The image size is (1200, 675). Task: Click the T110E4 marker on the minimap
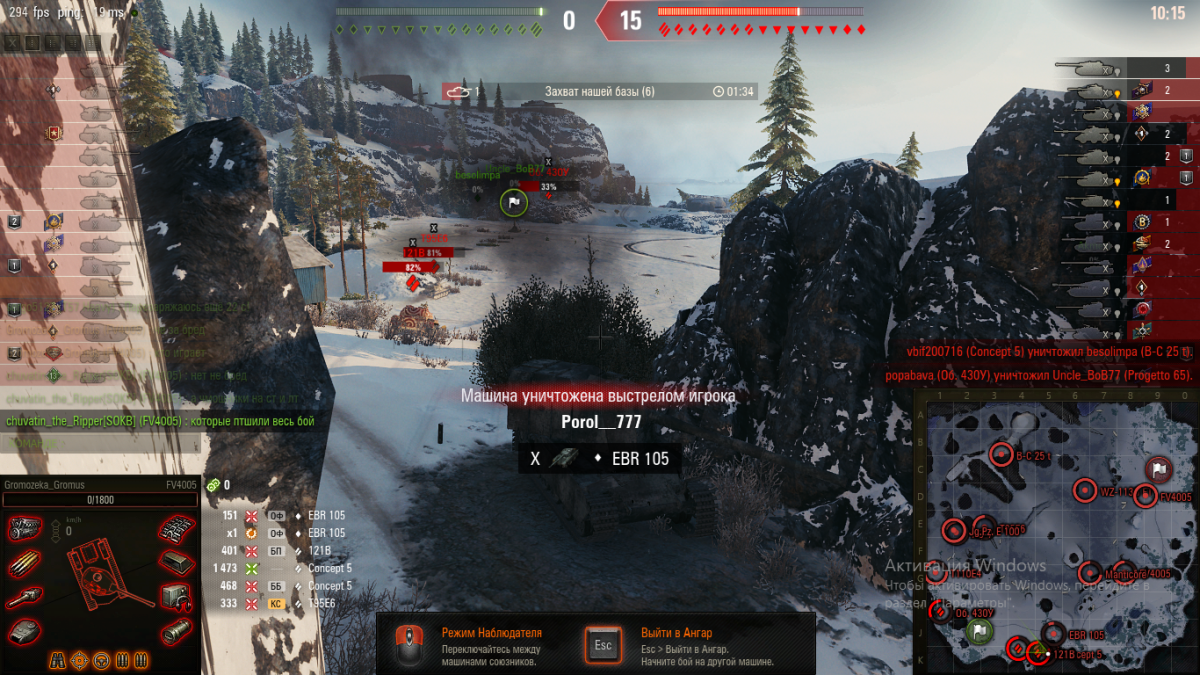click(937, 573)
